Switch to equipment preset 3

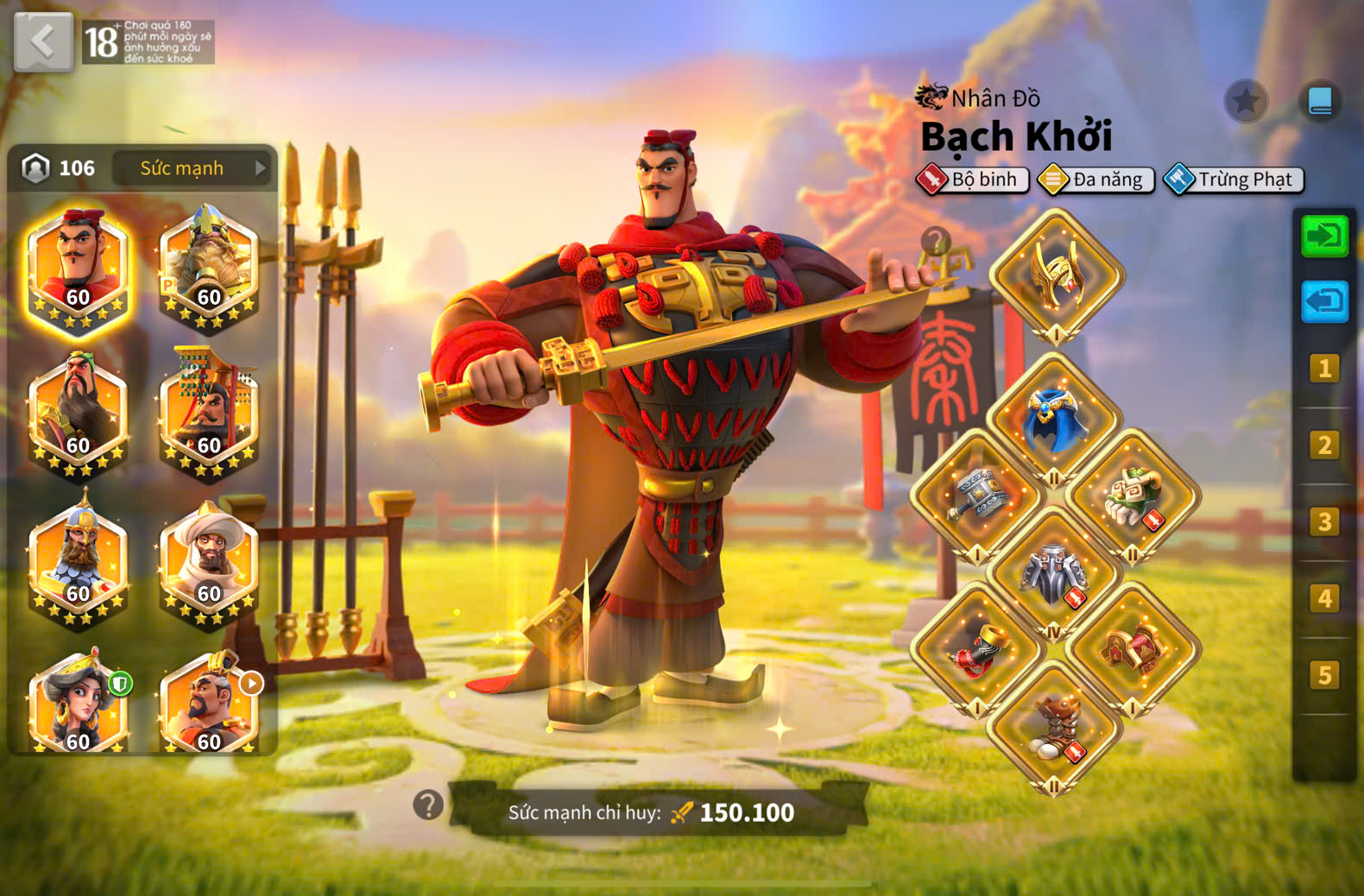pyautogui.click(x=1324, y=521)
